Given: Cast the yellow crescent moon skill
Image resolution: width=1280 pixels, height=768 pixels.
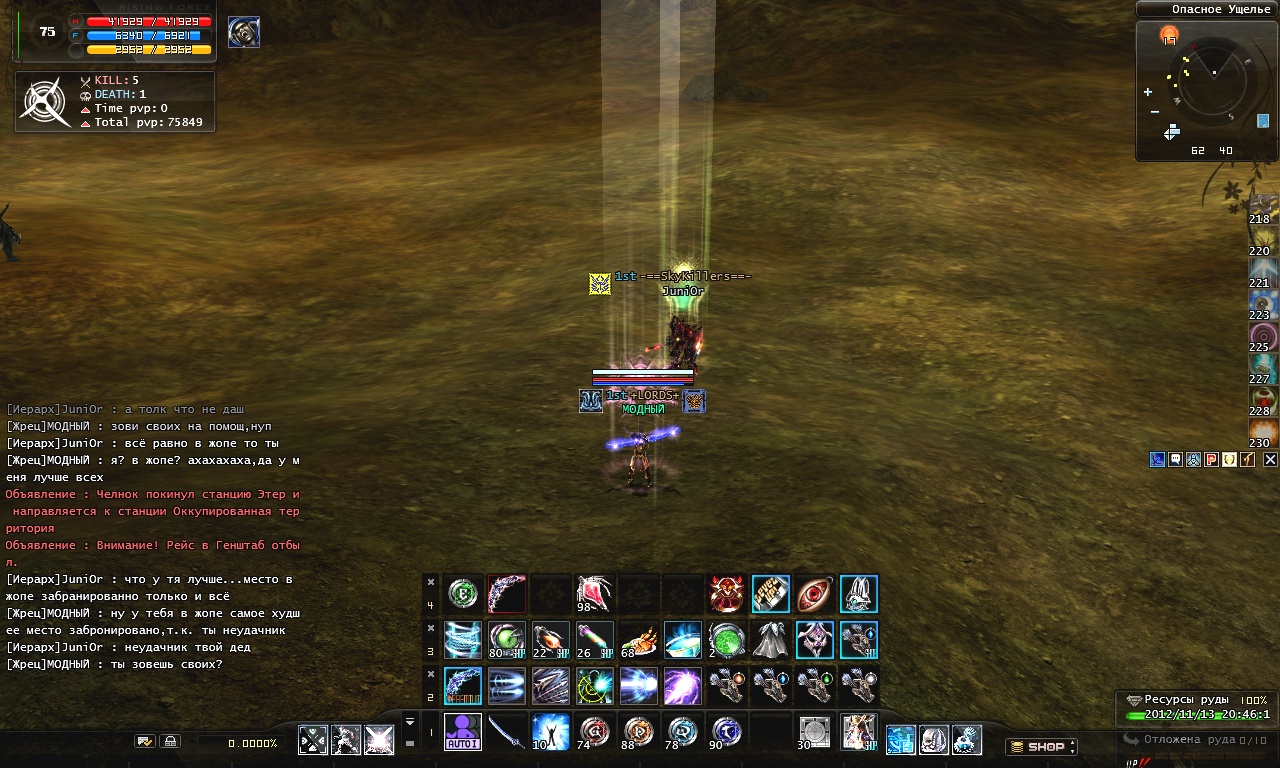Looking at the screenshot, I should (x=595, y=686).
